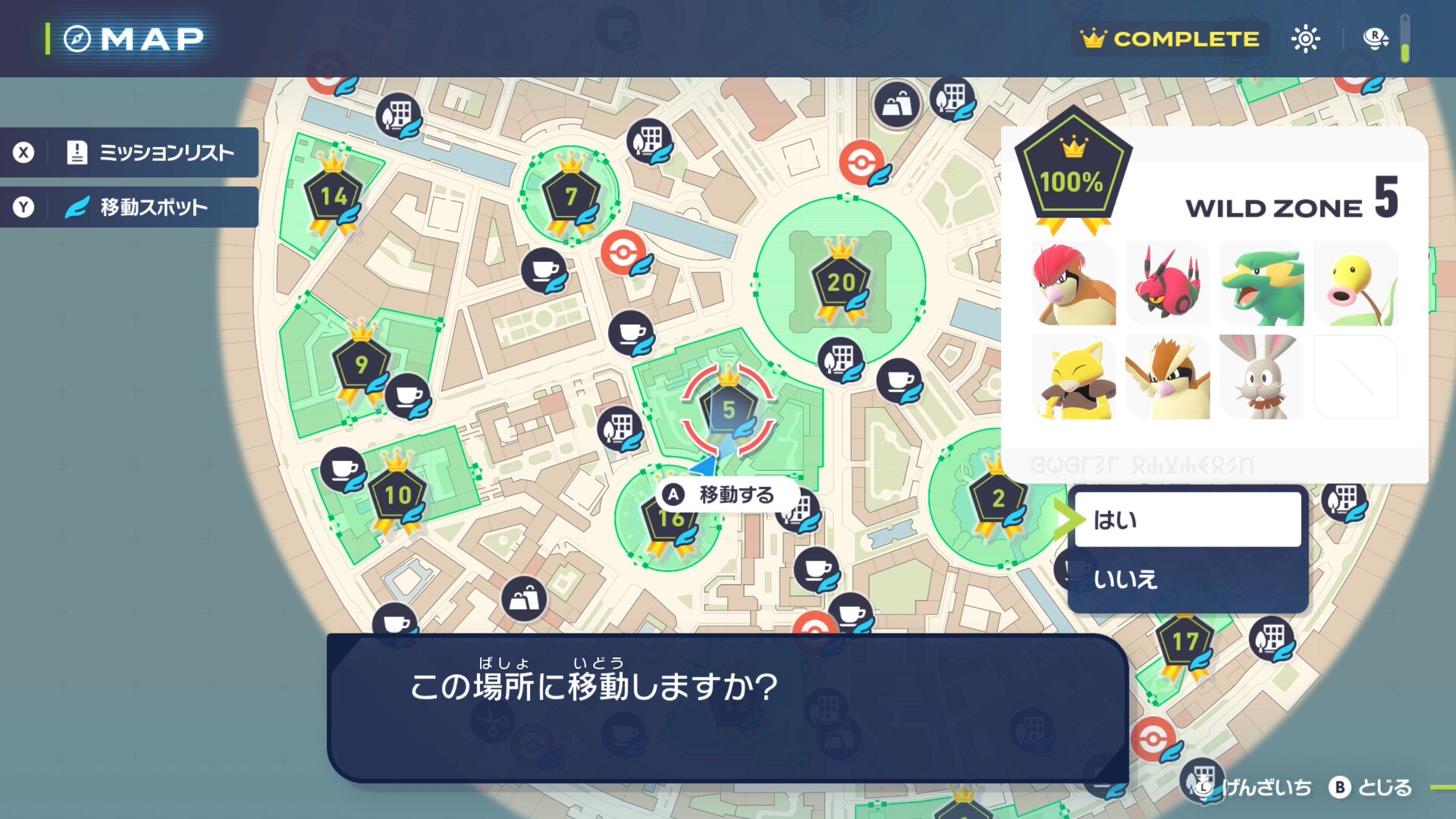Close the map with とじる

point(1371,788)
